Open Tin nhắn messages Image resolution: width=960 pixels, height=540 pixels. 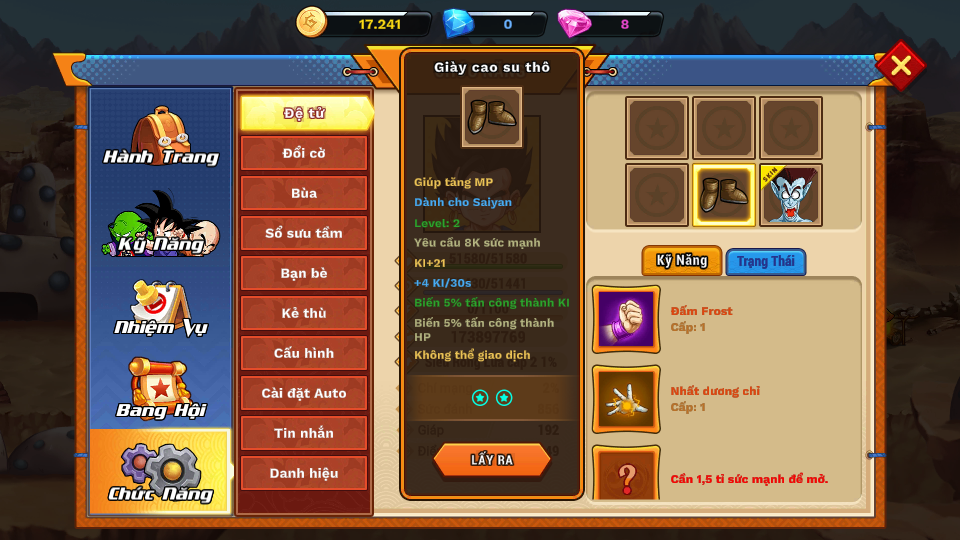(304, 433)
